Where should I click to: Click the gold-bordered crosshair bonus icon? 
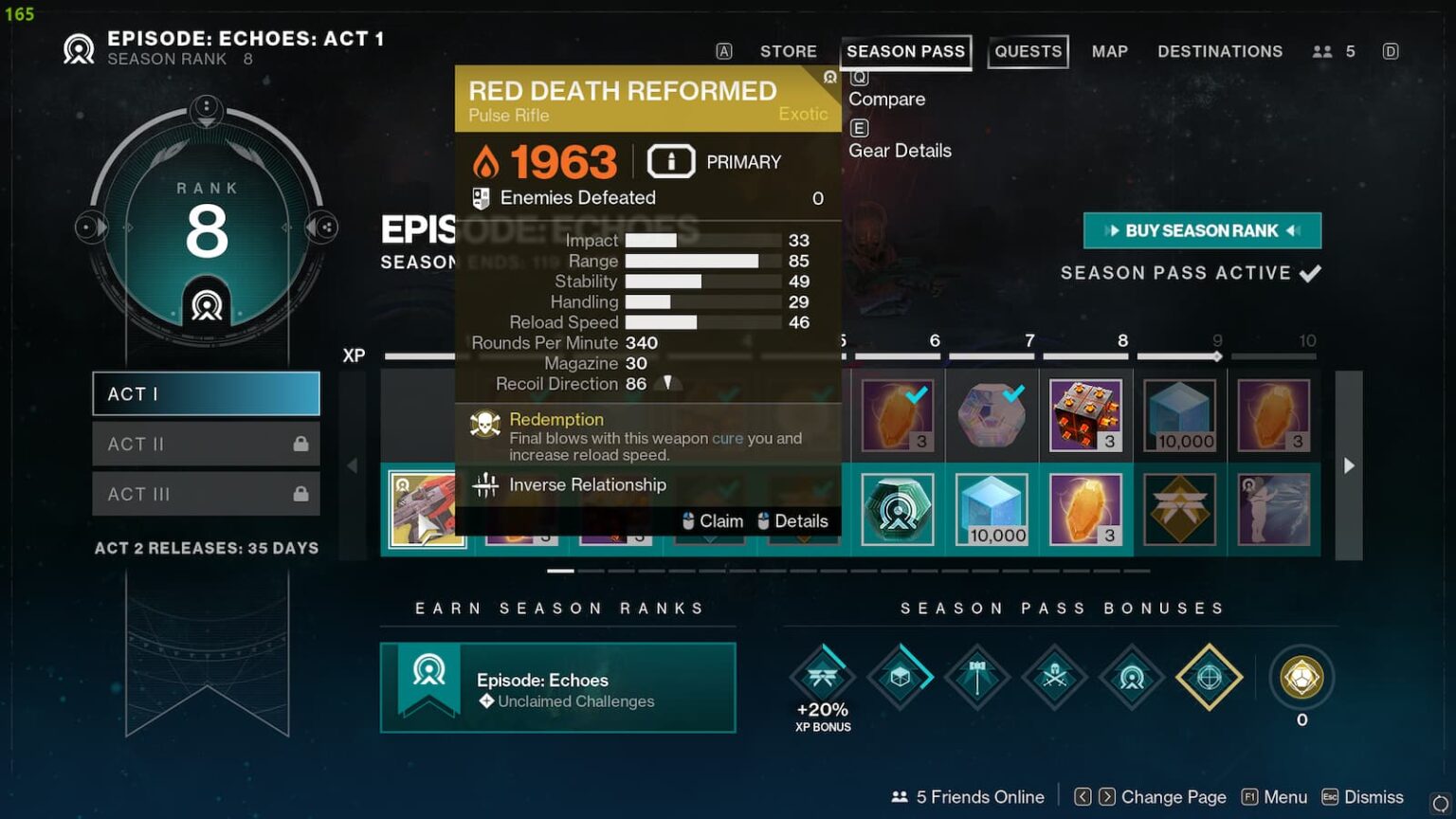tap(1209, 677)
